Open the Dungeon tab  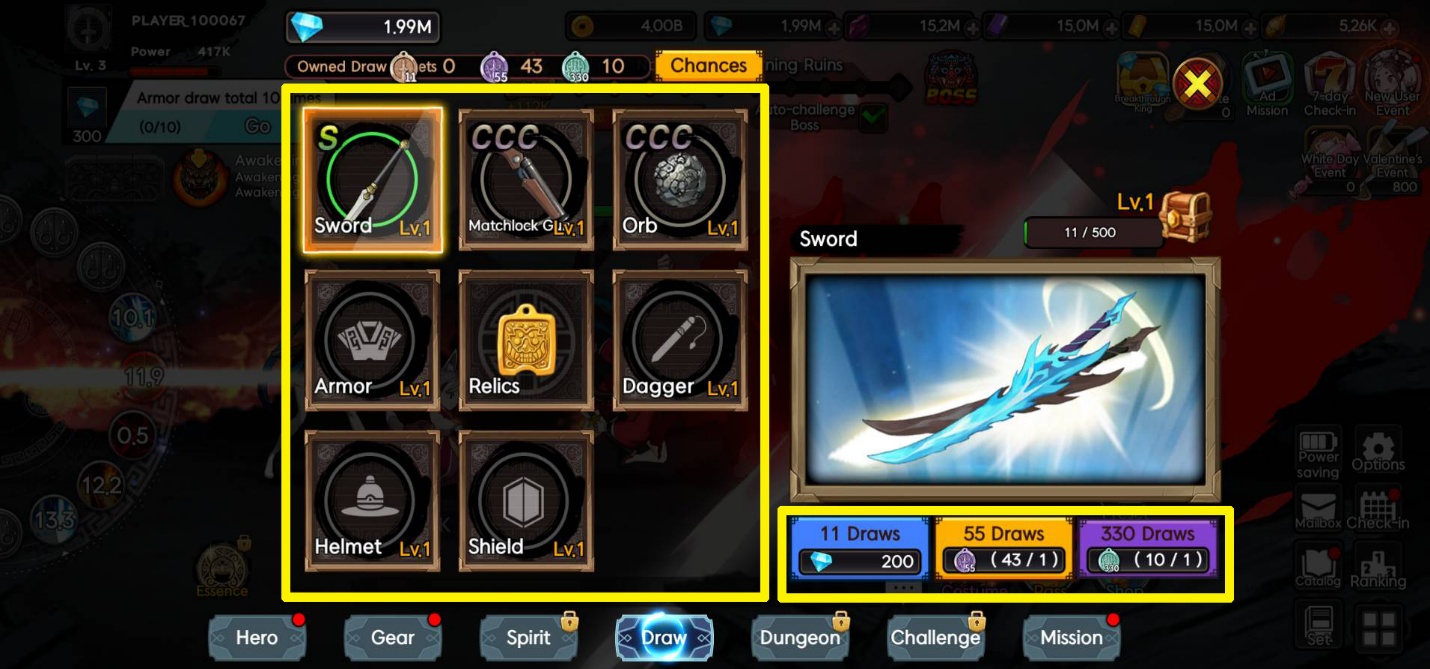tap(800, 637)
